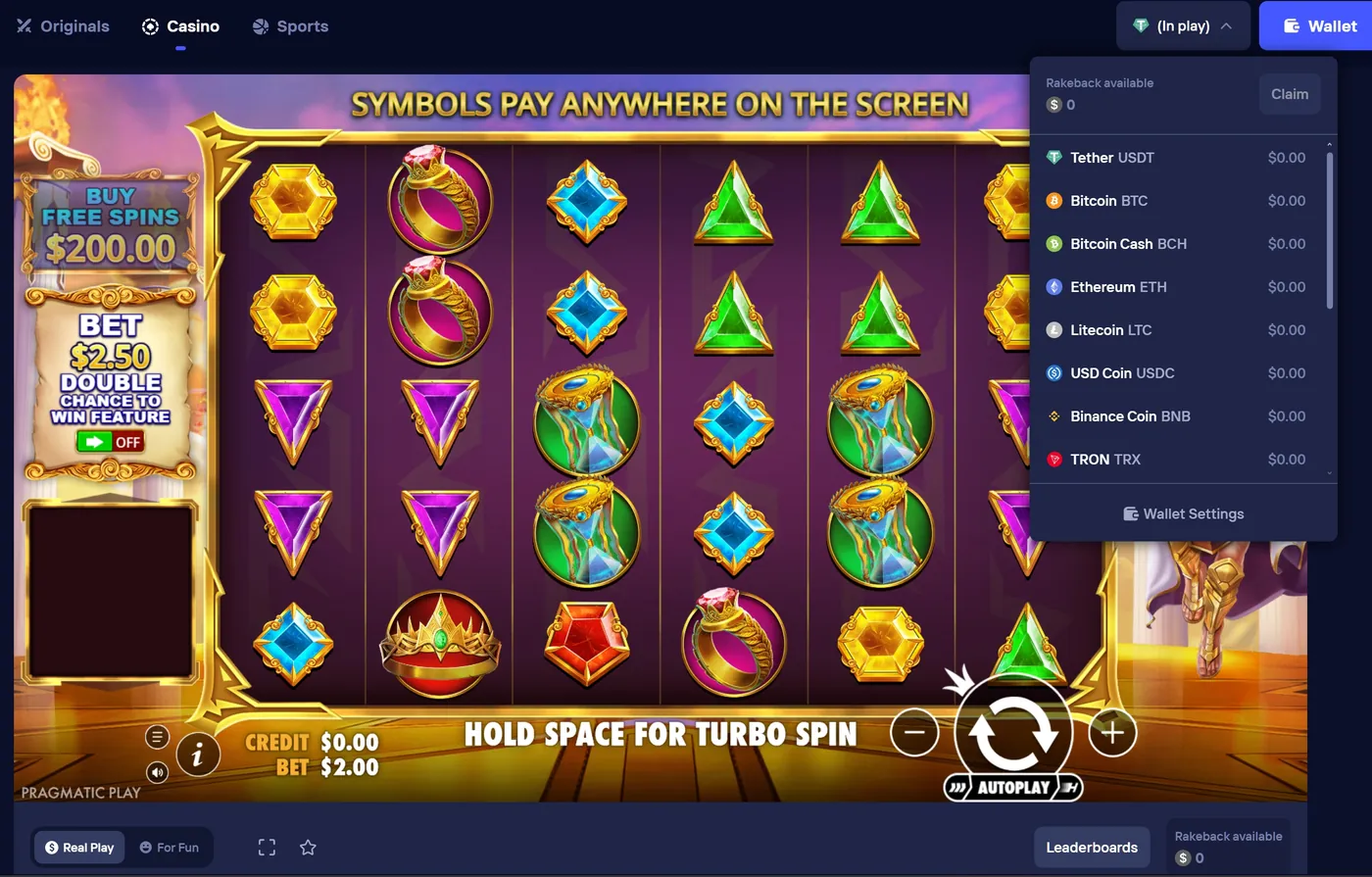
Task: Enter fullscreen mode for the slot game
Action: 267,847
